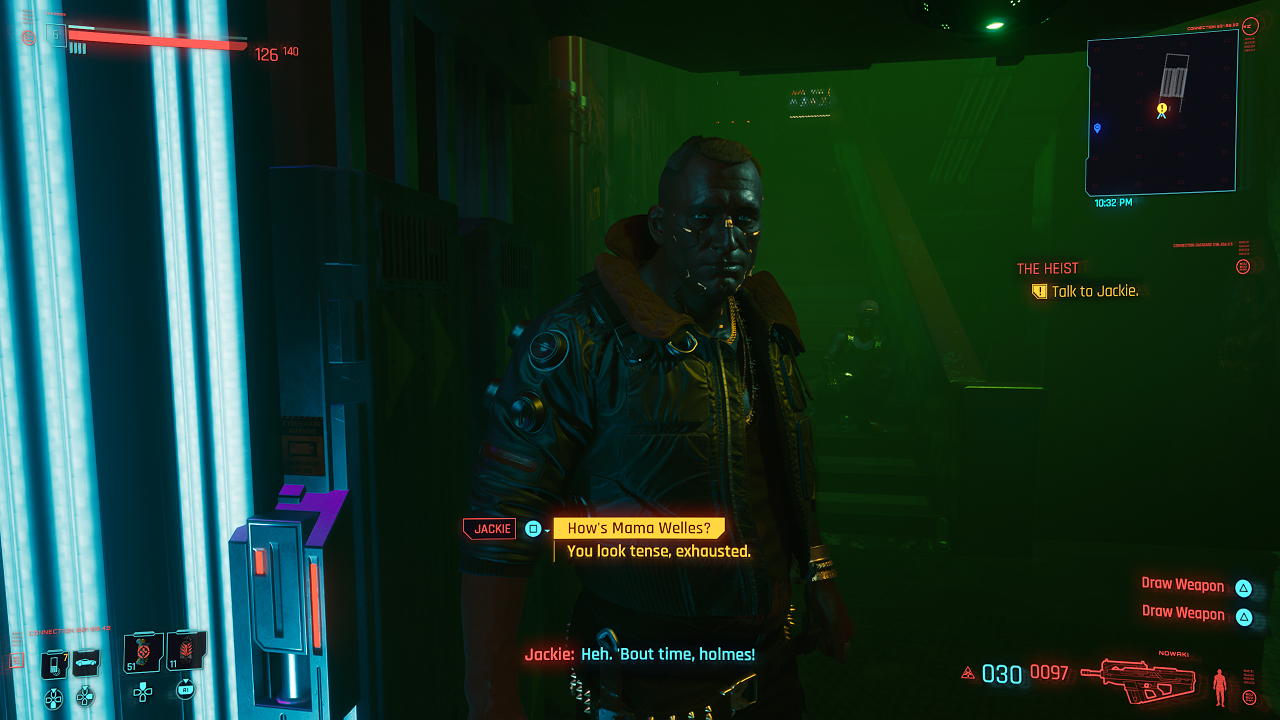Open the phone quick slot
1280x720 pixels.
(54, 662)
